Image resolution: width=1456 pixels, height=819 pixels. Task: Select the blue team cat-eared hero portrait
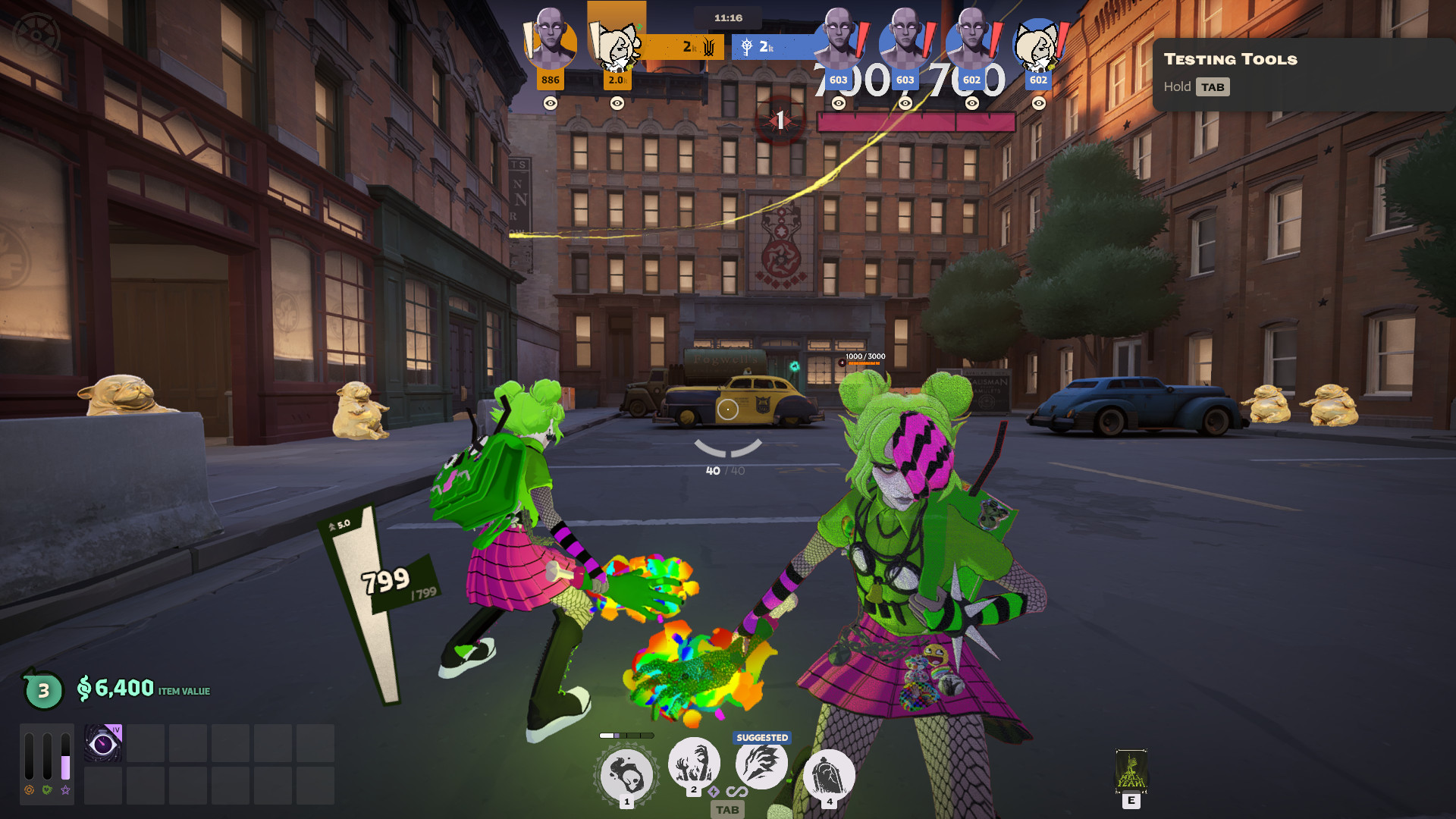click(x=1038, y=45)
